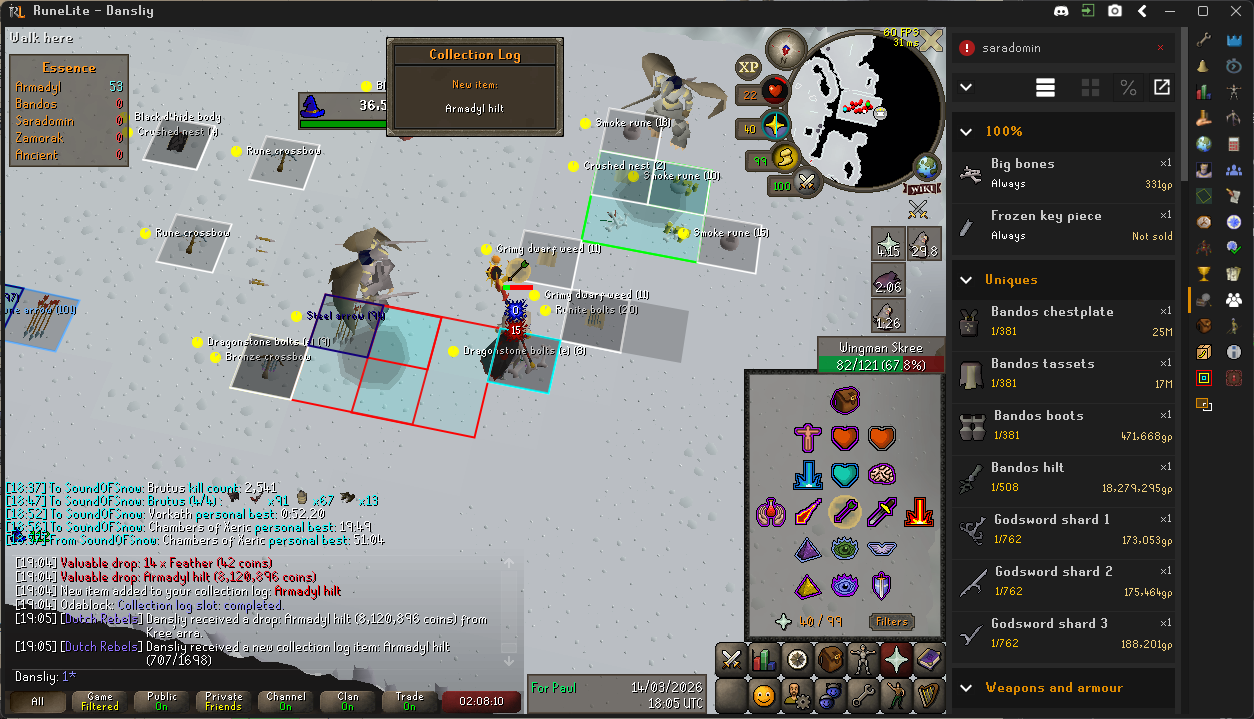The image size is (1254, 719).
Task: Toggle run energy boot orb
Action: coord(786,159)
